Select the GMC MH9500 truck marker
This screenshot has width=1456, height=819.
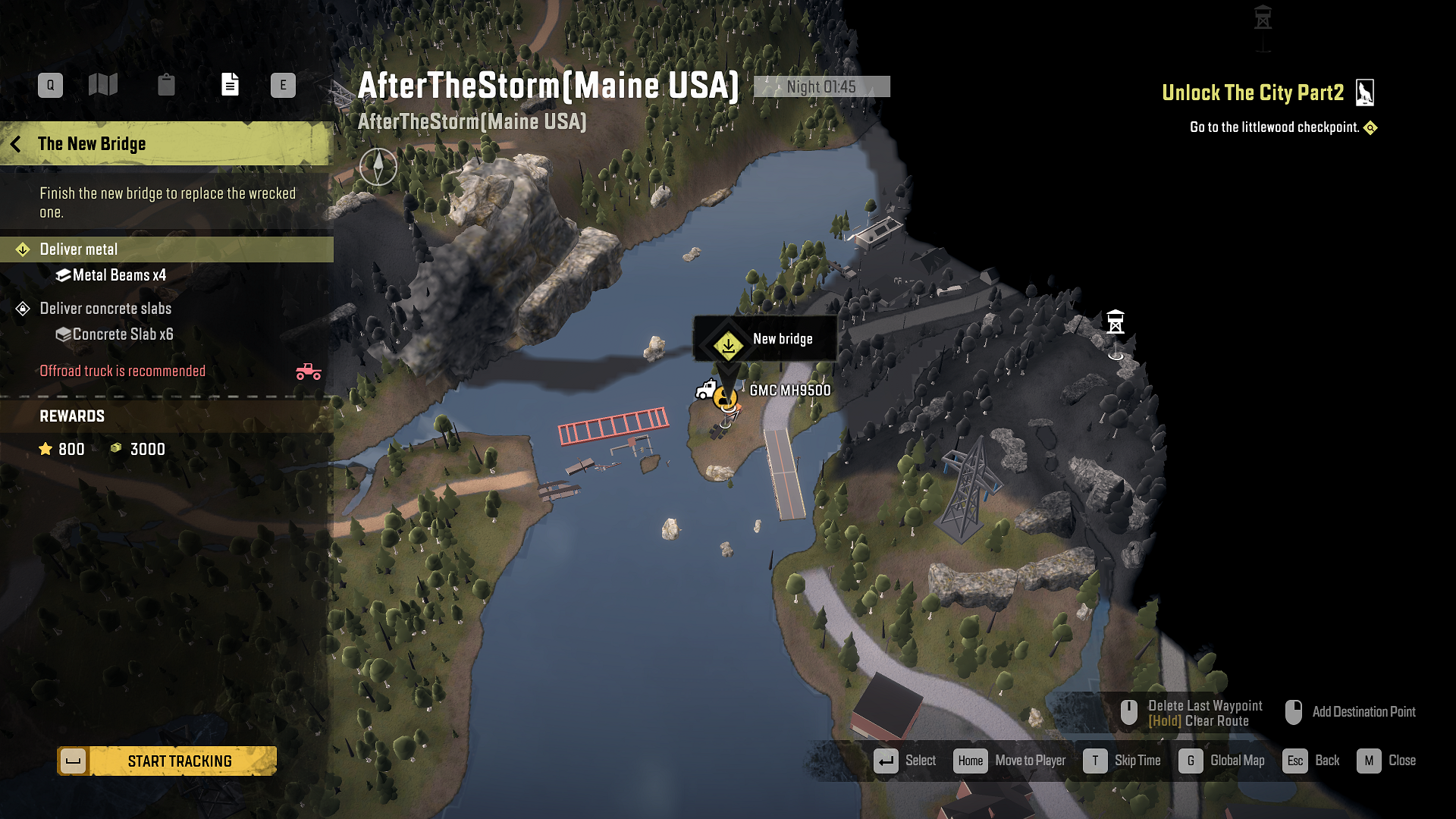click(x=708, y=391)
